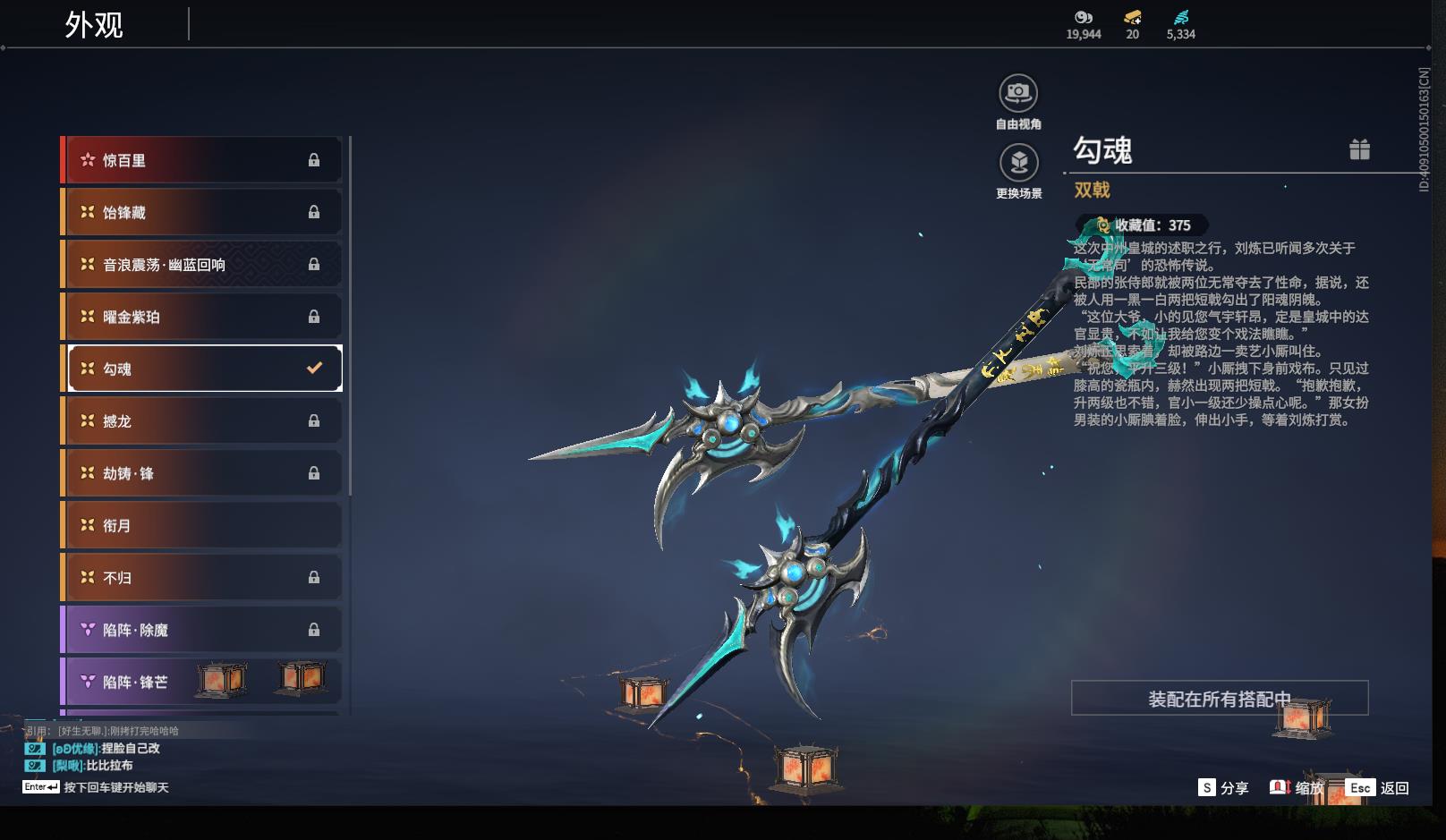Select the equipped 勾魂 skin entry
This screenshot has height=840, width=1446.
tap(203, 369)
